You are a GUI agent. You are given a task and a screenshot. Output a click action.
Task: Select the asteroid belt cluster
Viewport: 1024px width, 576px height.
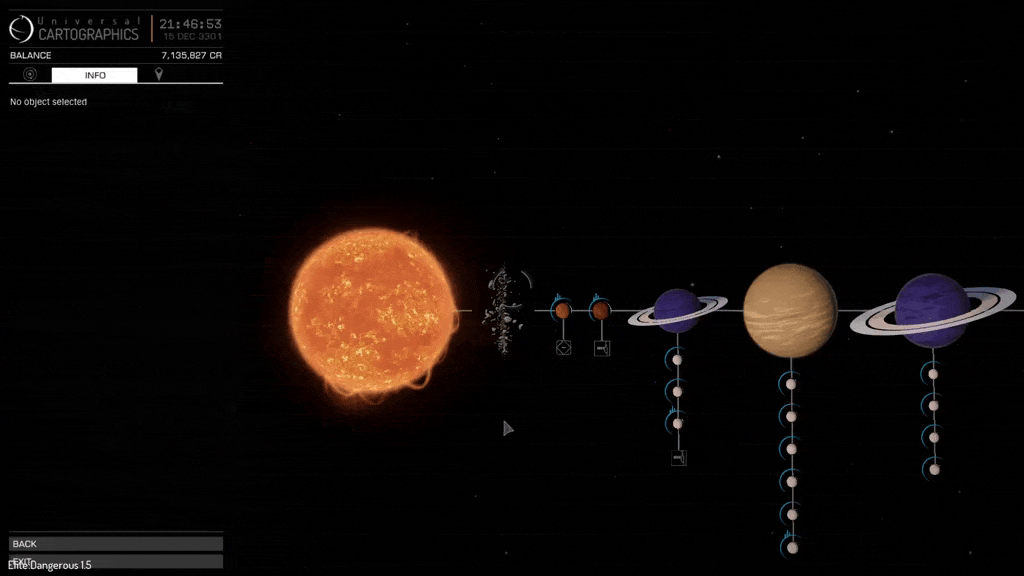tap(502, 310)
